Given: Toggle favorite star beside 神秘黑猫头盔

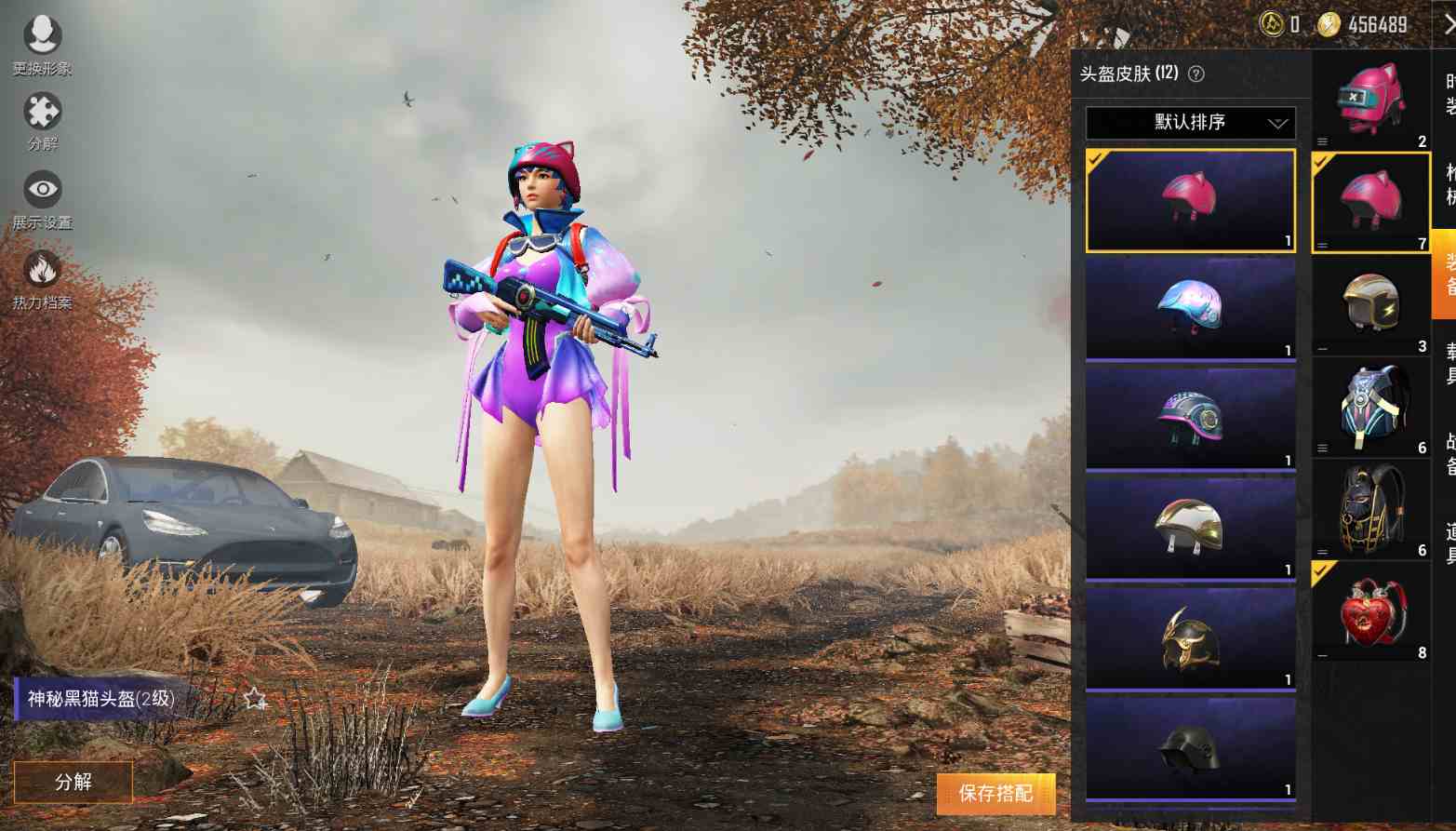Looking at the screenshot, I should pos(254,699).
